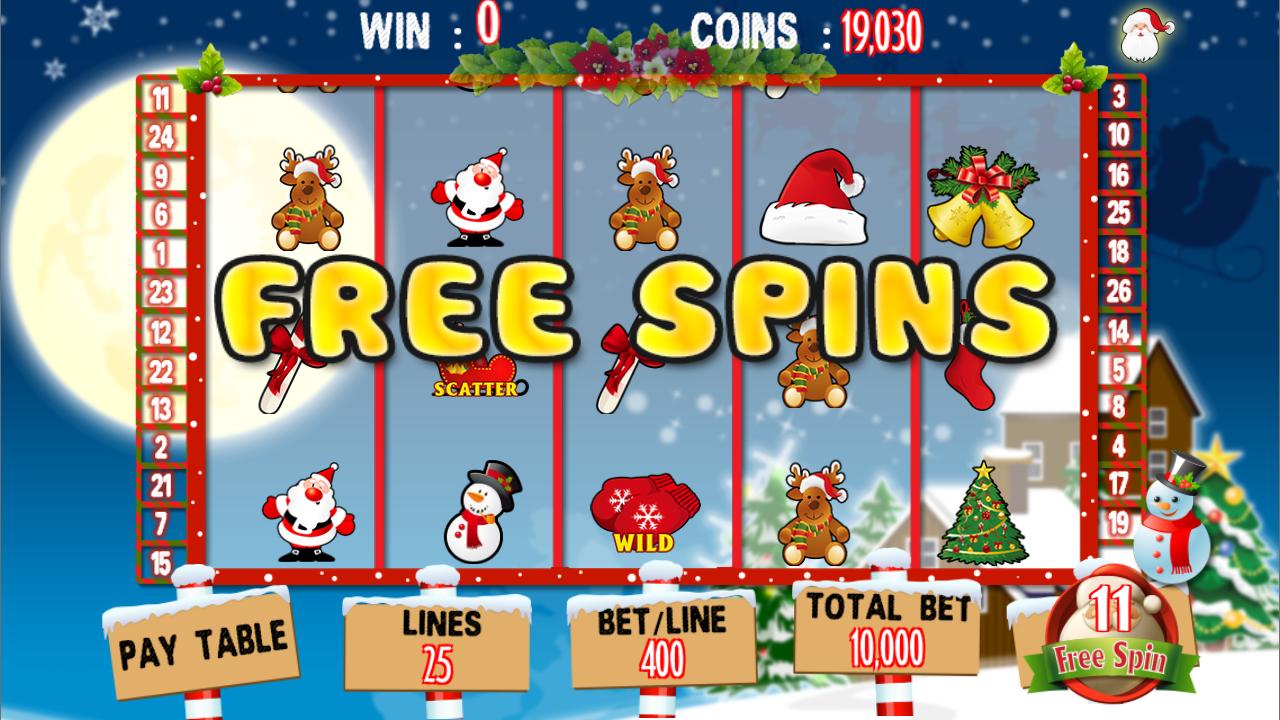This screenshot has height=720, width=1280.
Task: Click the Santa avatar in the top right corner
Action: 1140,35
